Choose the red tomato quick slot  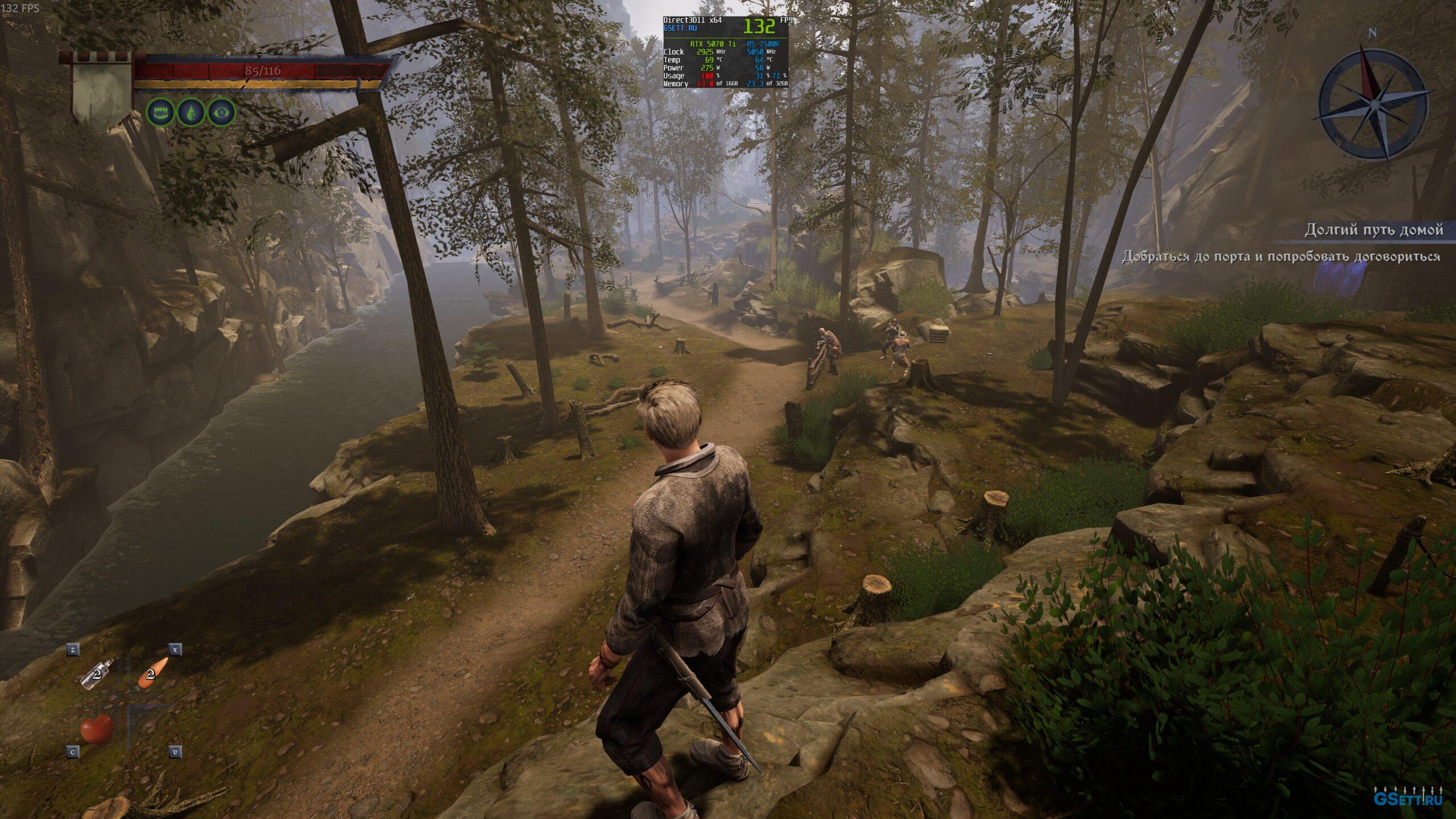(x=97, y=728)
